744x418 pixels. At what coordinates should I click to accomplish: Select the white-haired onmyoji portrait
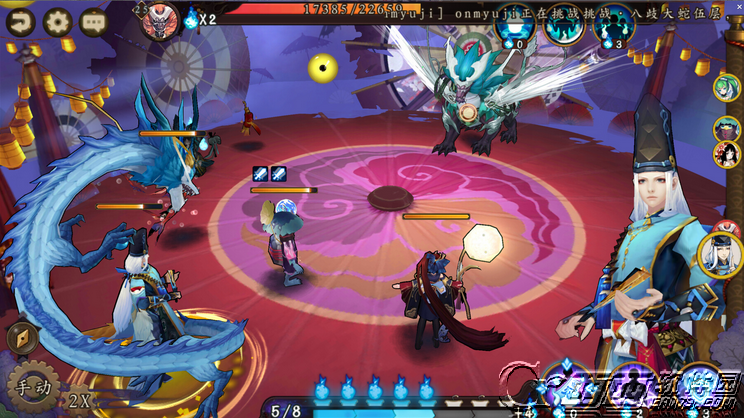click(719, 254)
